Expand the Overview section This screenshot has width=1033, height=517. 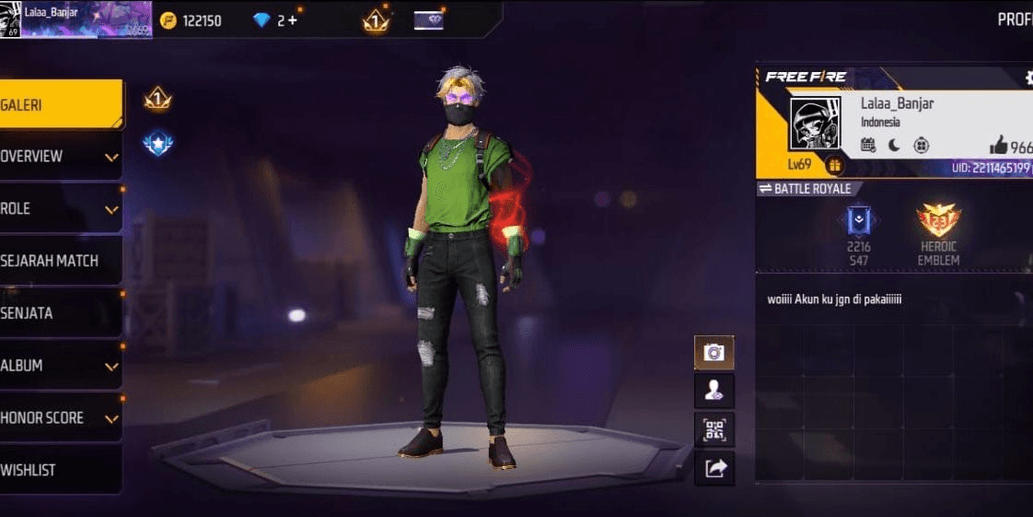[x=60, y=157]
